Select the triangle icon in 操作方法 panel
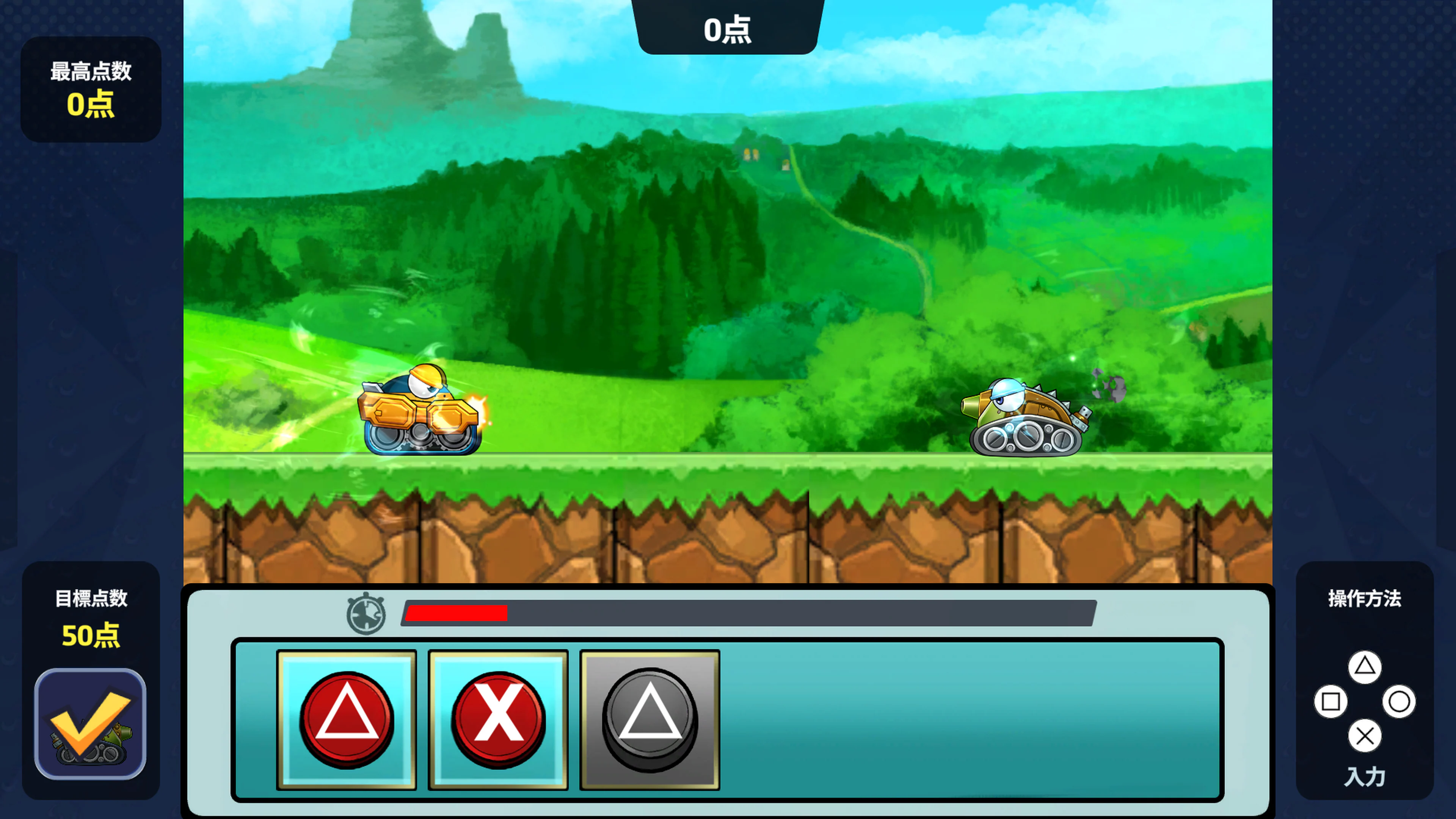The image size is (1456, 819). pos(1365,667)
